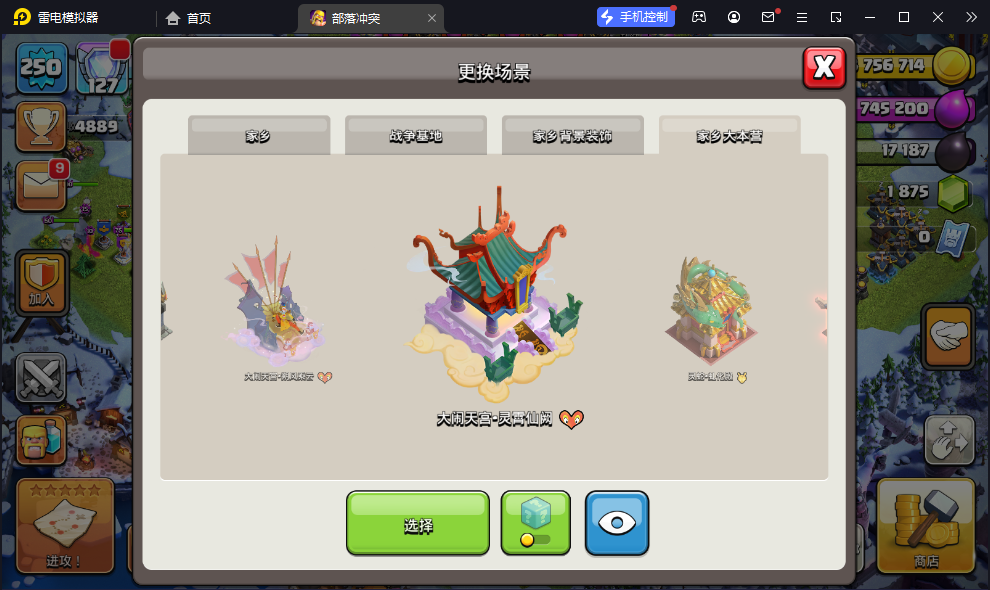Switch to emulator 首页 tab
The width and height of the screenshot is (990, 590).
click(188, 18)
